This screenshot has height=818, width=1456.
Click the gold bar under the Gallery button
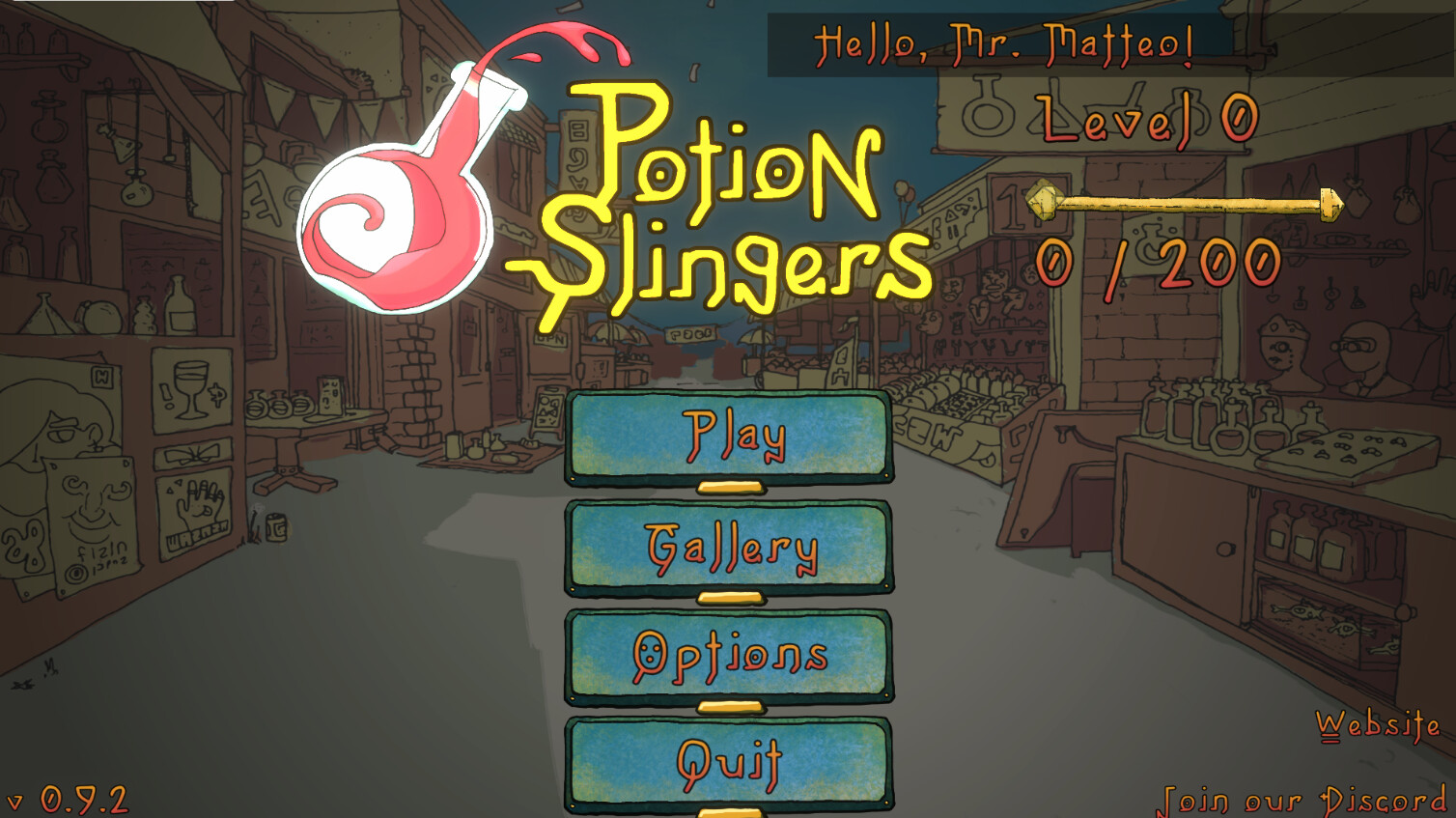[x=729, y=596]
